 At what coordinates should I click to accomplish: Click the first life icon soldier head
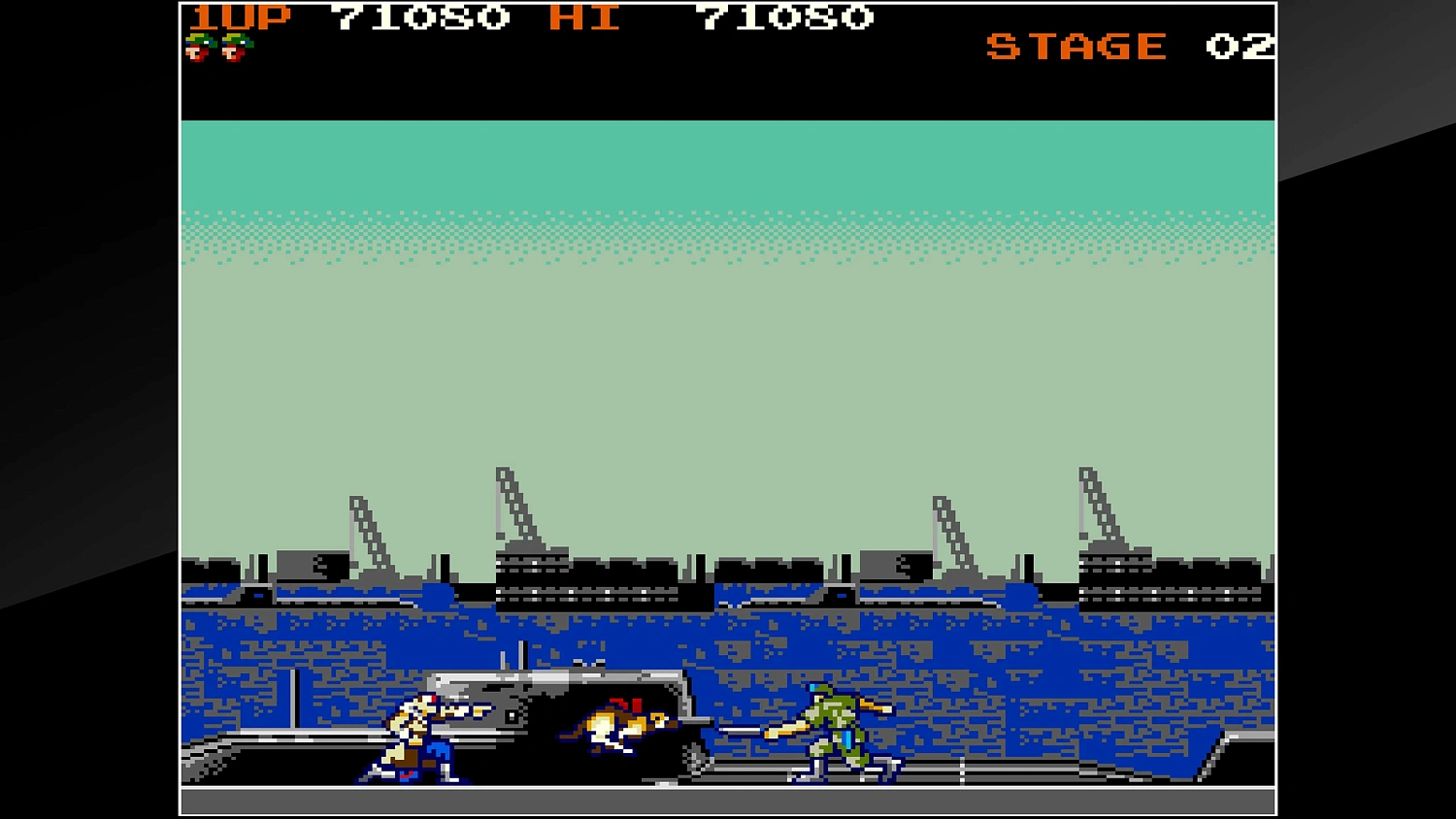click(x=201, y=47)
